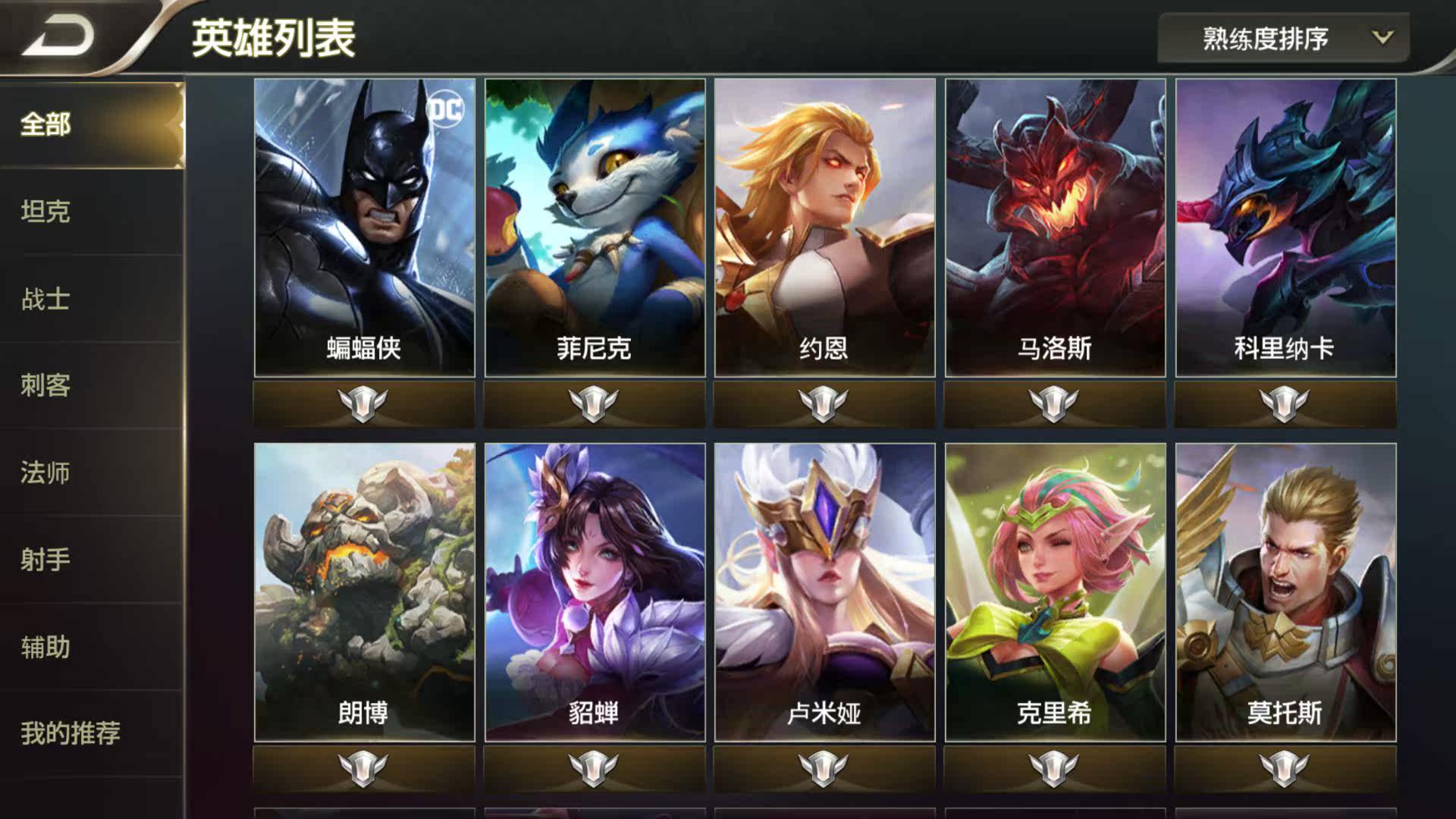Screen dimensions: 1456x819
Task: Open the 辅助 category
Action: click(x=46, y=647)
